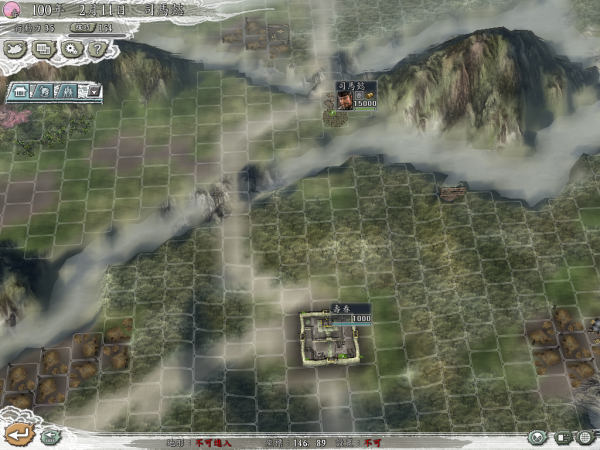Click the small green back arrow button

50,435
